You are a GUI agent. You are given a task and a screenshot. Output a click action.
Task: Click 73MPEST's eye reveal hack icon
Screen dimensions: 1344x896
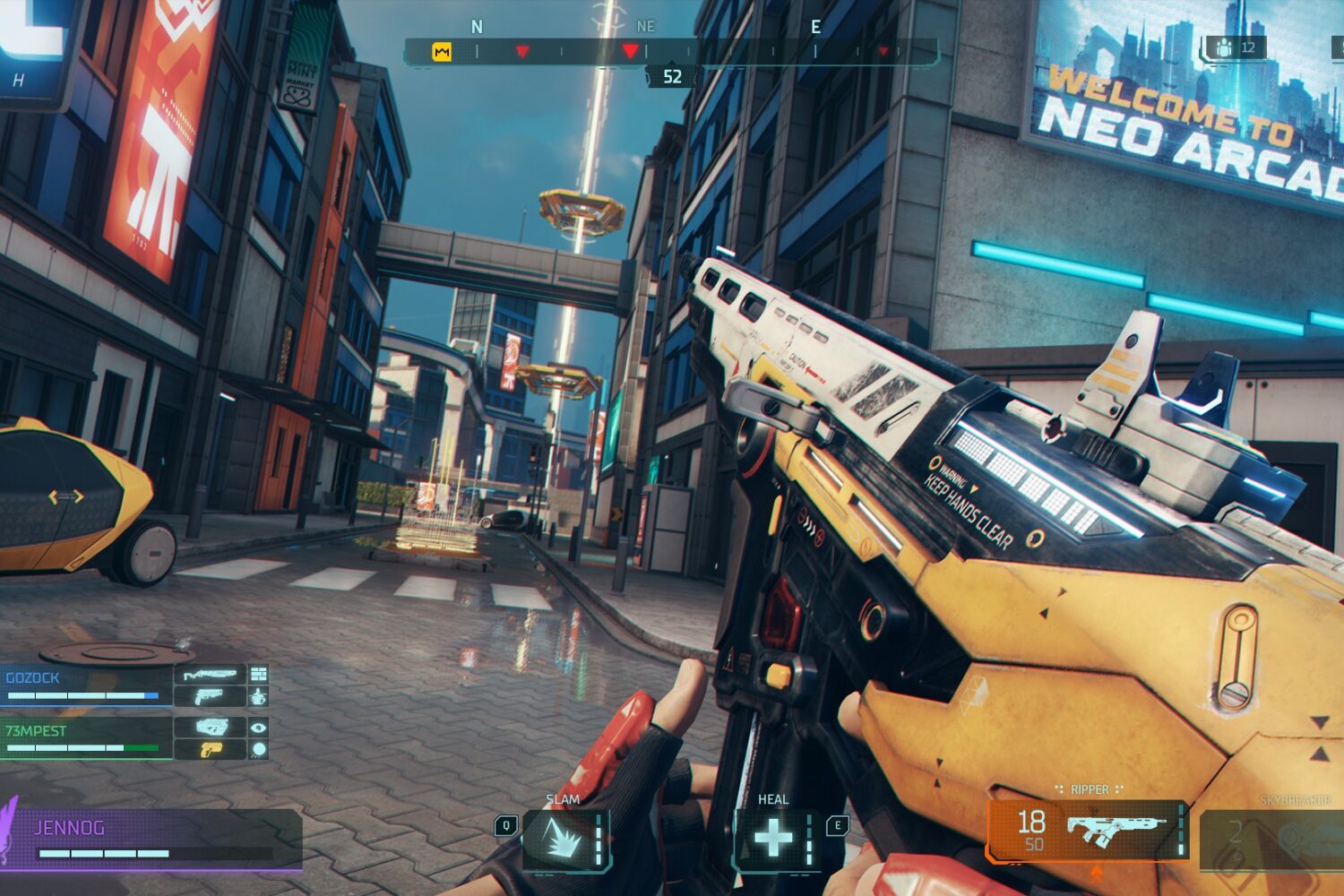[259, 728]
